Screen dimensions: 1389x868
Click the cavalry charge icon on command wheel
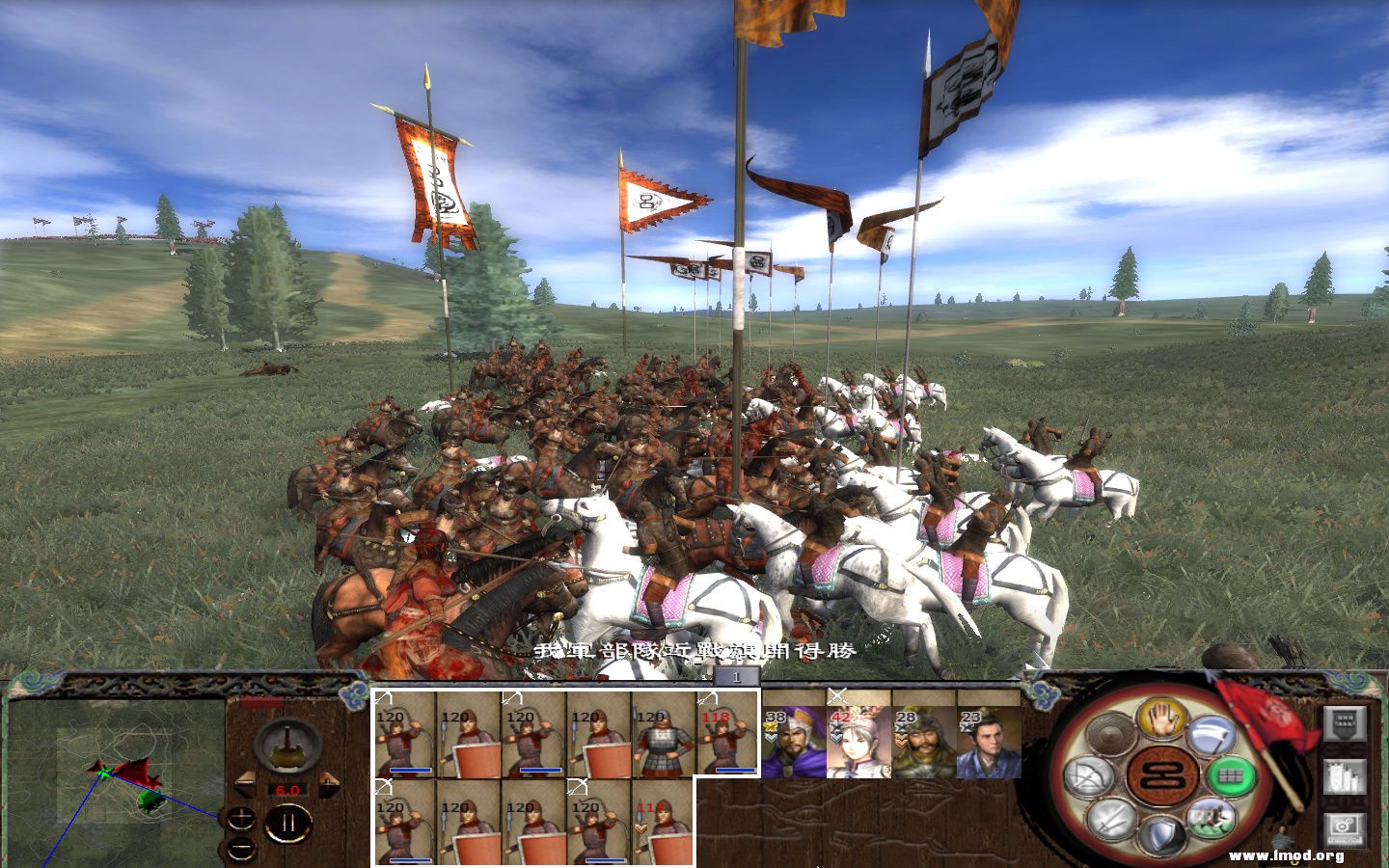pos(1210,820)
